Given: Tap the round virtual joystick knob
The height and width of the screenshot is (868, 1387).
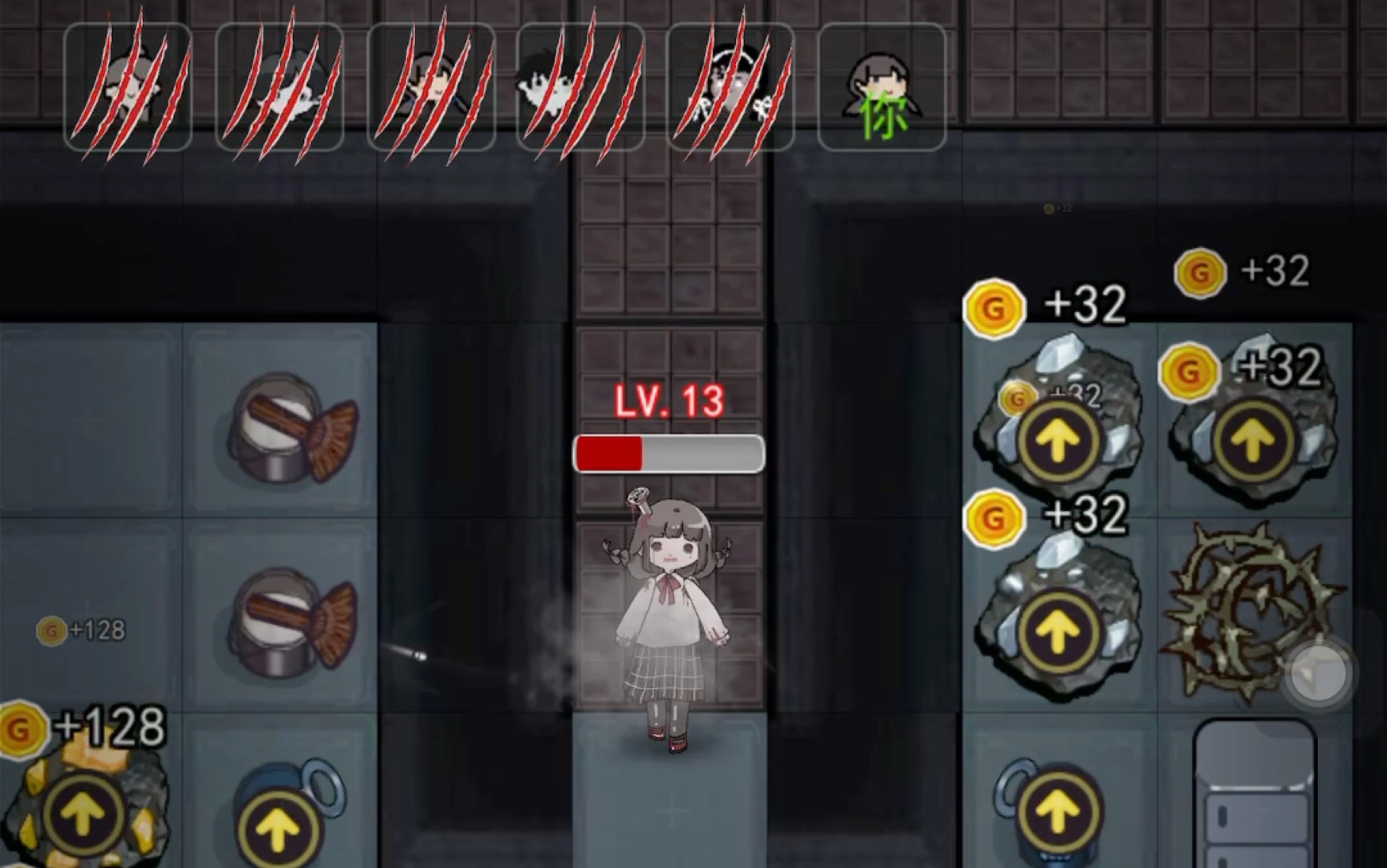Looking at the screenshot, I should point(1319,675).
